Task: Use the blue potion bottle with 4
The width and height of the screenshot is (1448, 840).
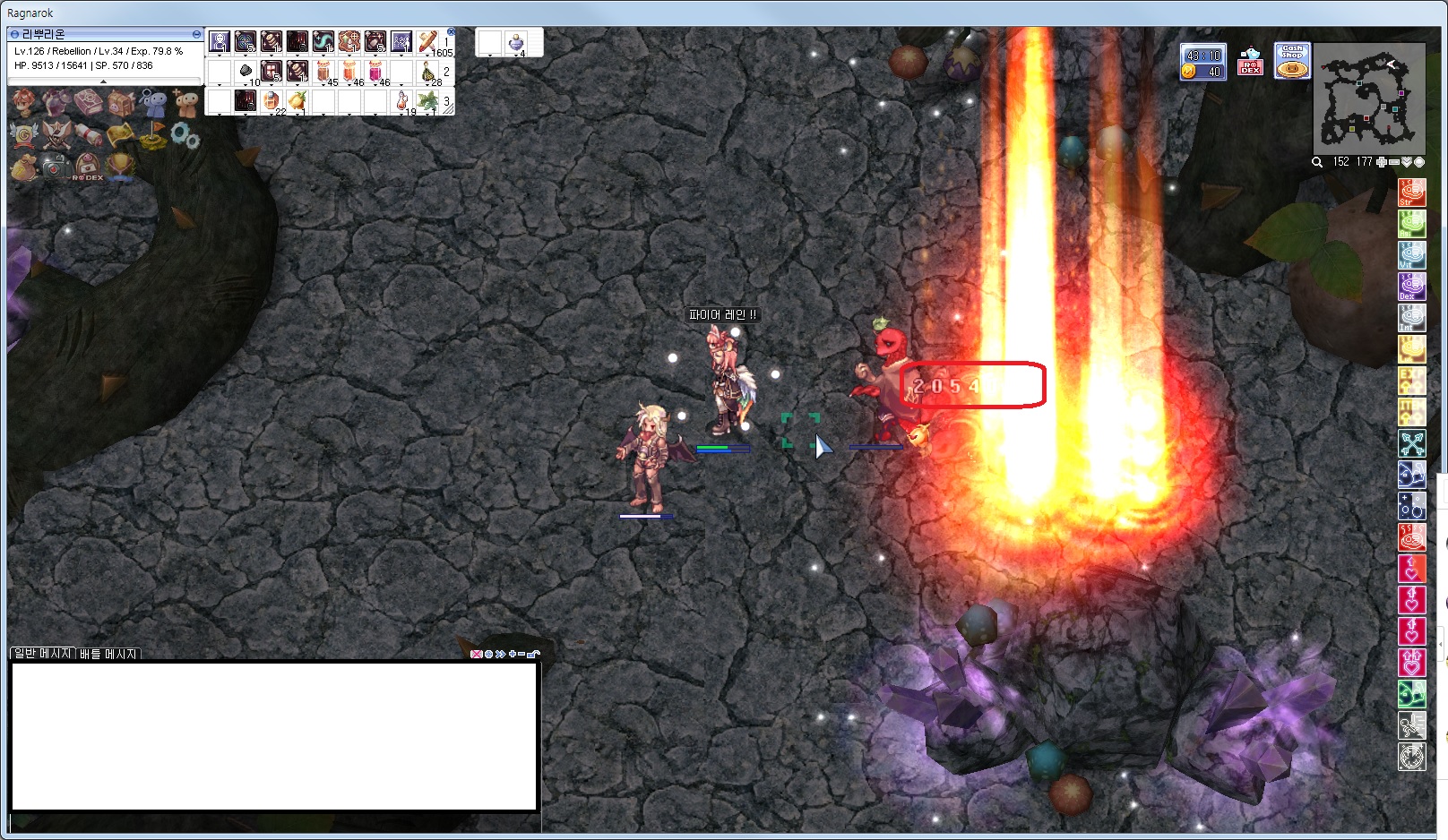Action: pos(516,42)
